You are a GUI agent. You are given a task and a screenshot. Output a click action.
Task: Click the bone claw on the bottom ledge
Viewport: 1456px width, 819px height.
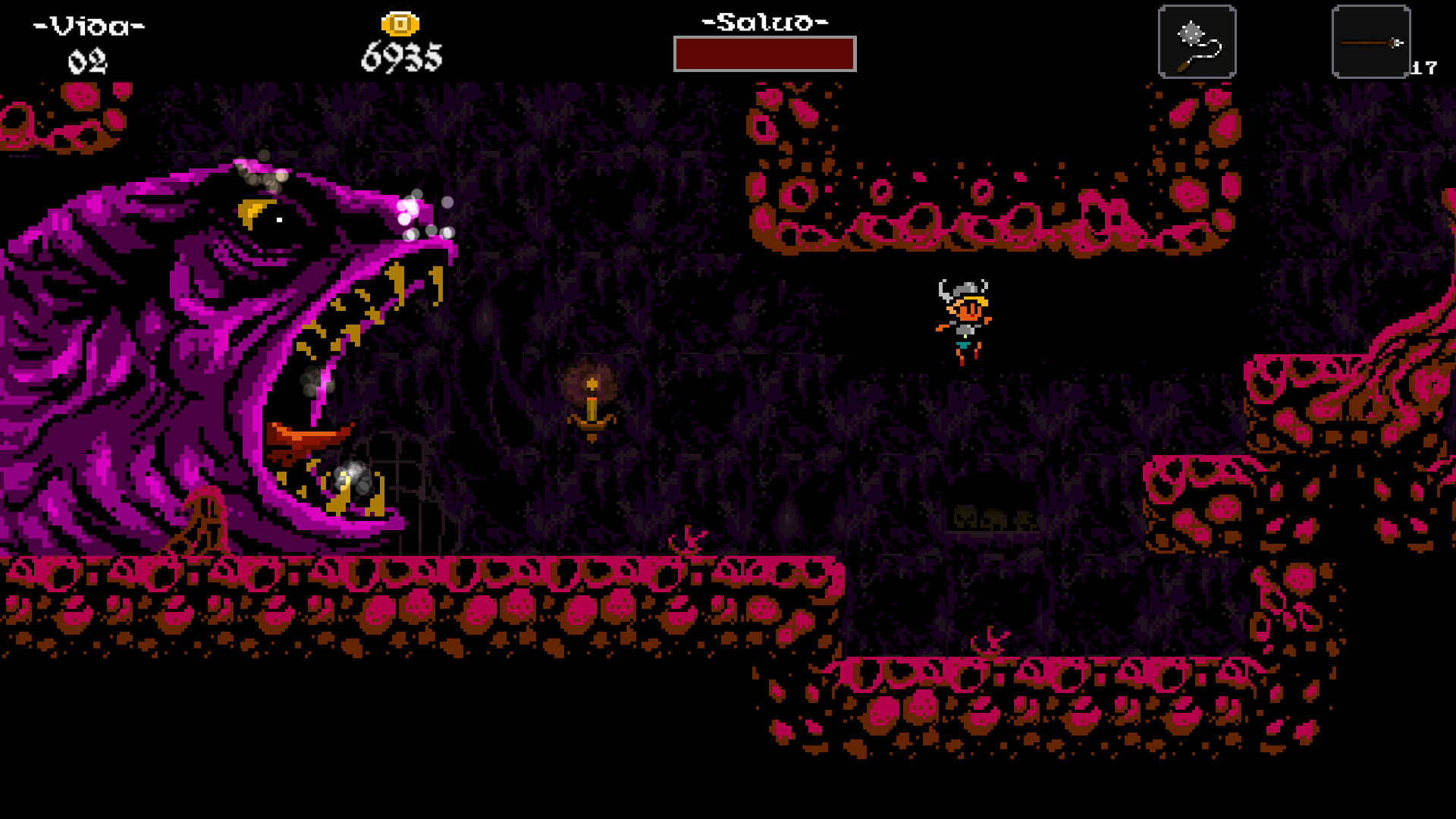990,641
